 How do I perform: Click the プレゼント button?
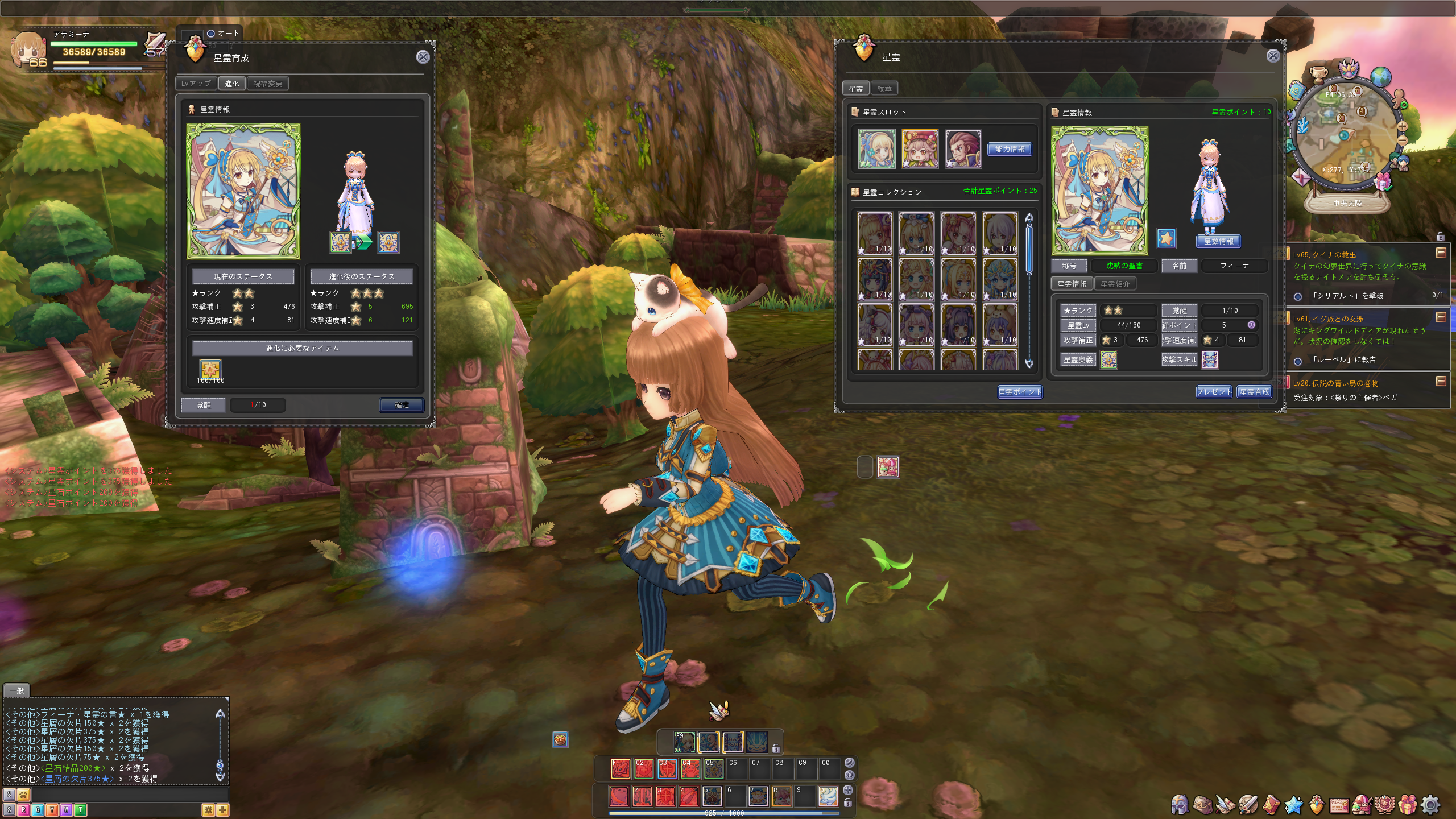tap(1213, 392)
